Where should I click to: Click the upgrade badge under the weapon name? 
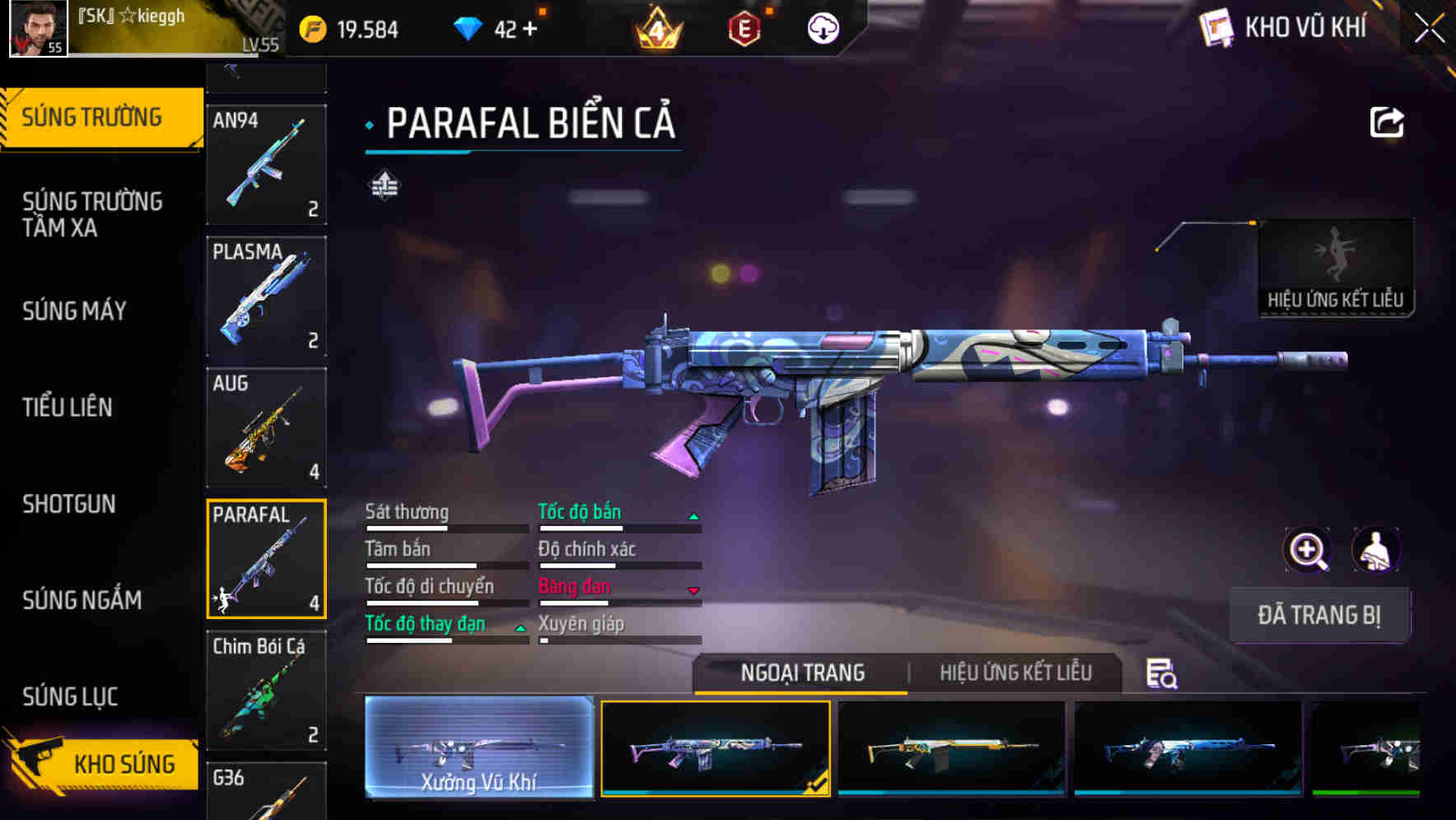(x=383, y=185)
